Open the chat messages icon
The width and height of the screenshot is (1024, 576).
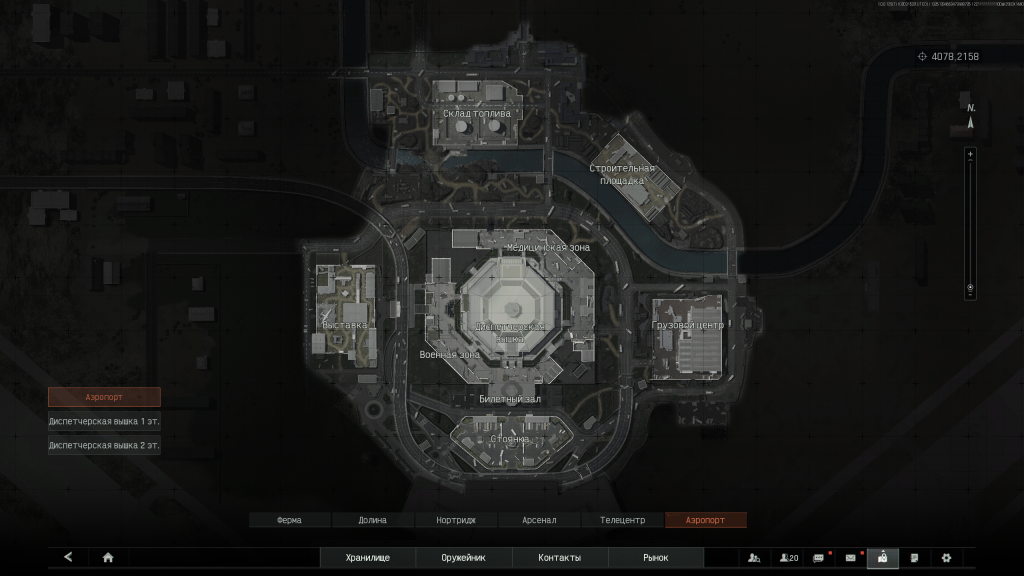819,558
